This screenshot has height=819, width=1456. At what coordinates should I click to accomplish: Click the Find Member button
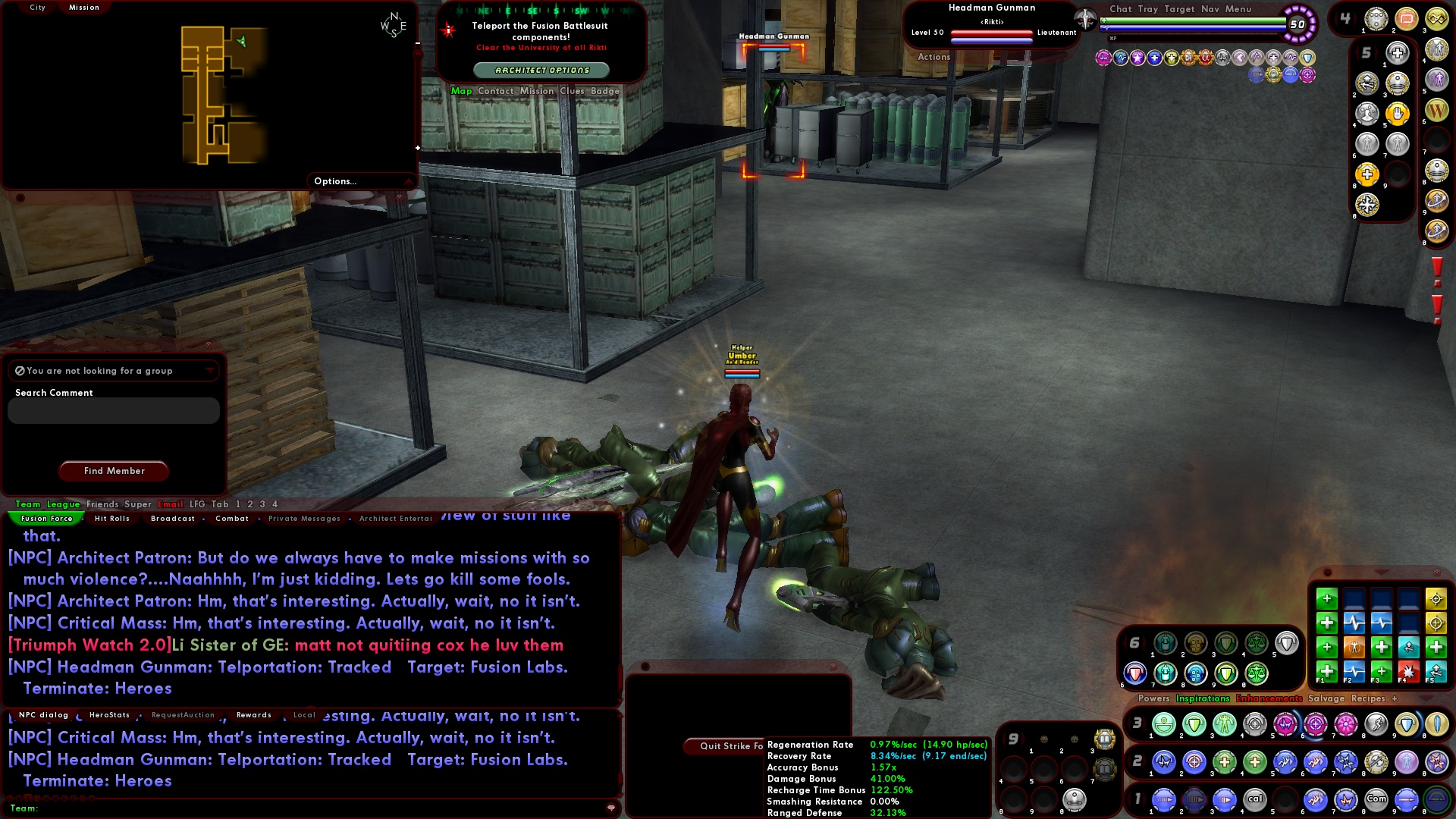point(113,470)
